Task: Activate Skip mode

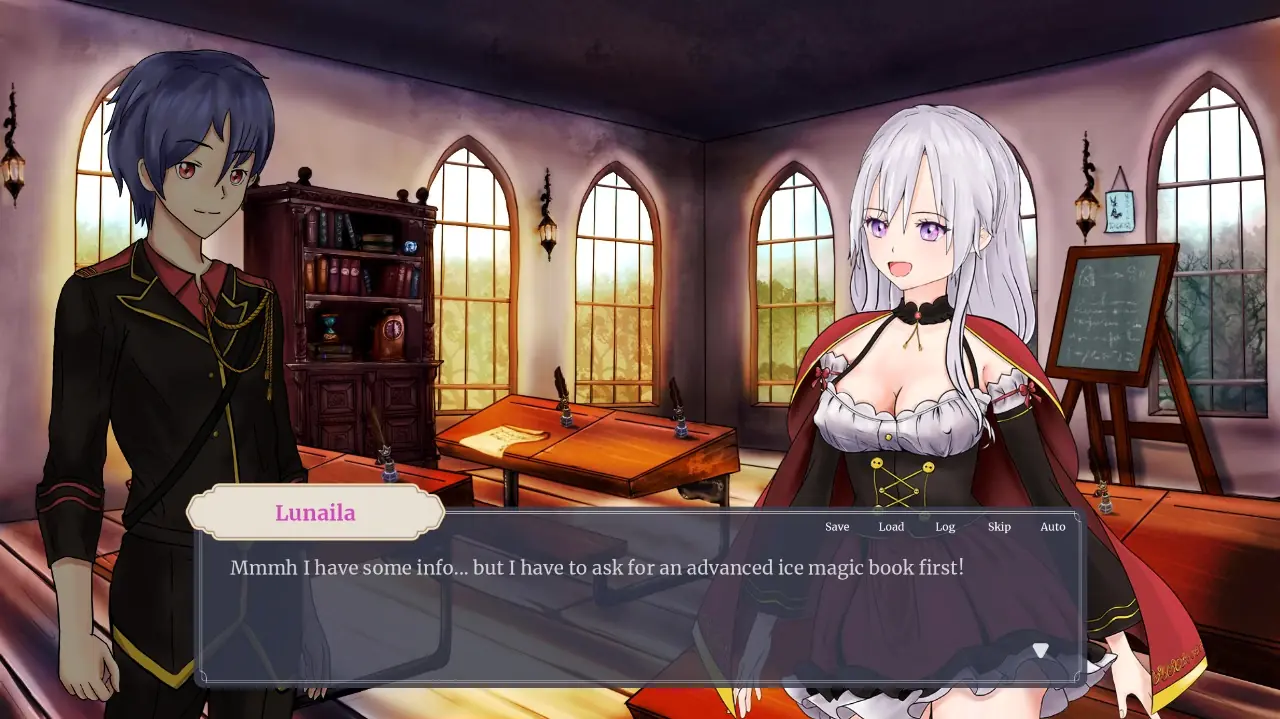Action: tap(999, 527)
